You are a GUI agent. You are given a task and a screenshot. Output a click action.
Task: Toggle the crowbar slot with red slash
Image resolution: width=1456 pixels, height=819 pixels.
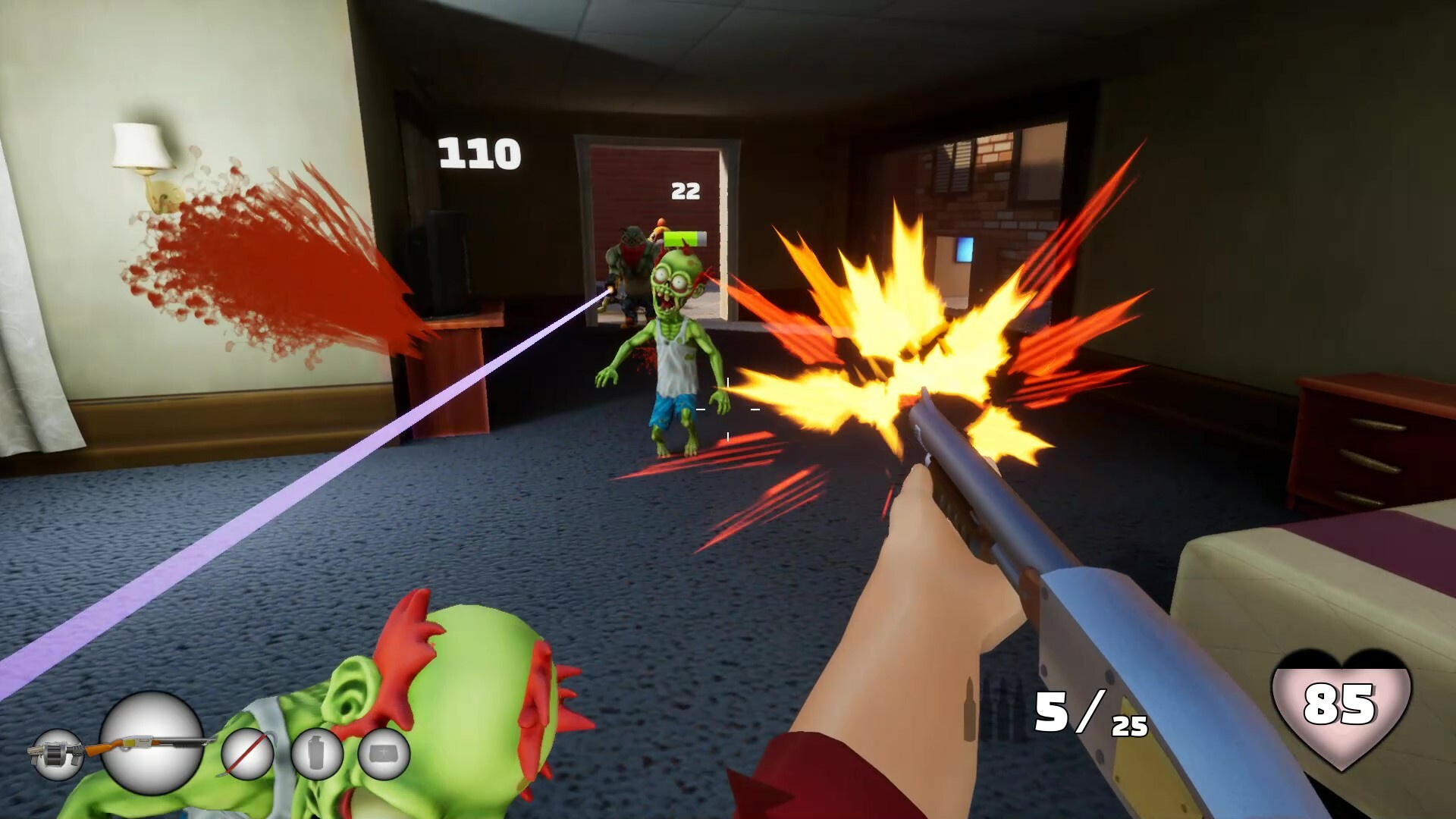(250, 755)
